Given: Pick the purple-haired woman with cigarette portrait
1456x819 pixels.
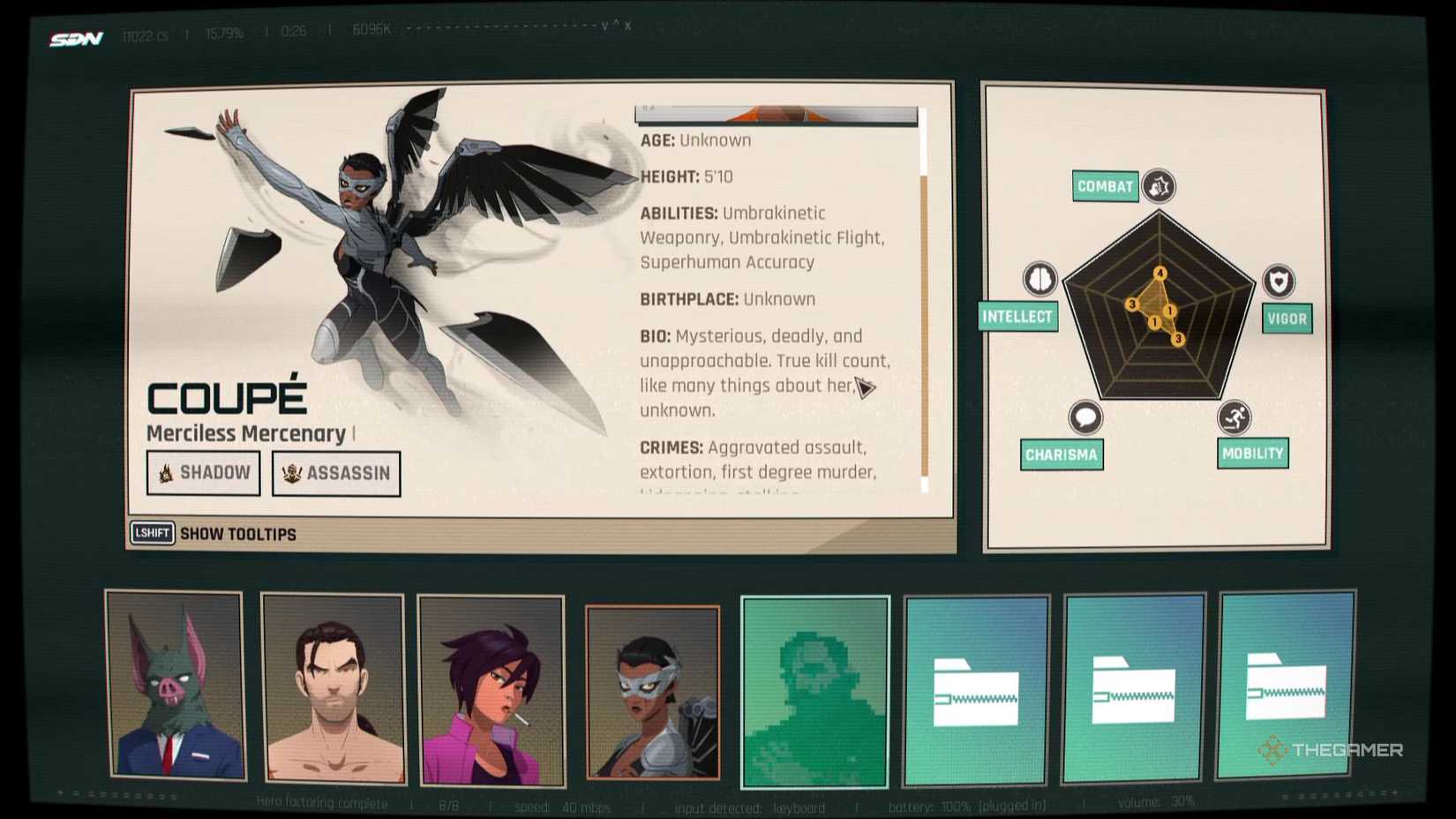Looking at the screenshot, I should 492,691.
